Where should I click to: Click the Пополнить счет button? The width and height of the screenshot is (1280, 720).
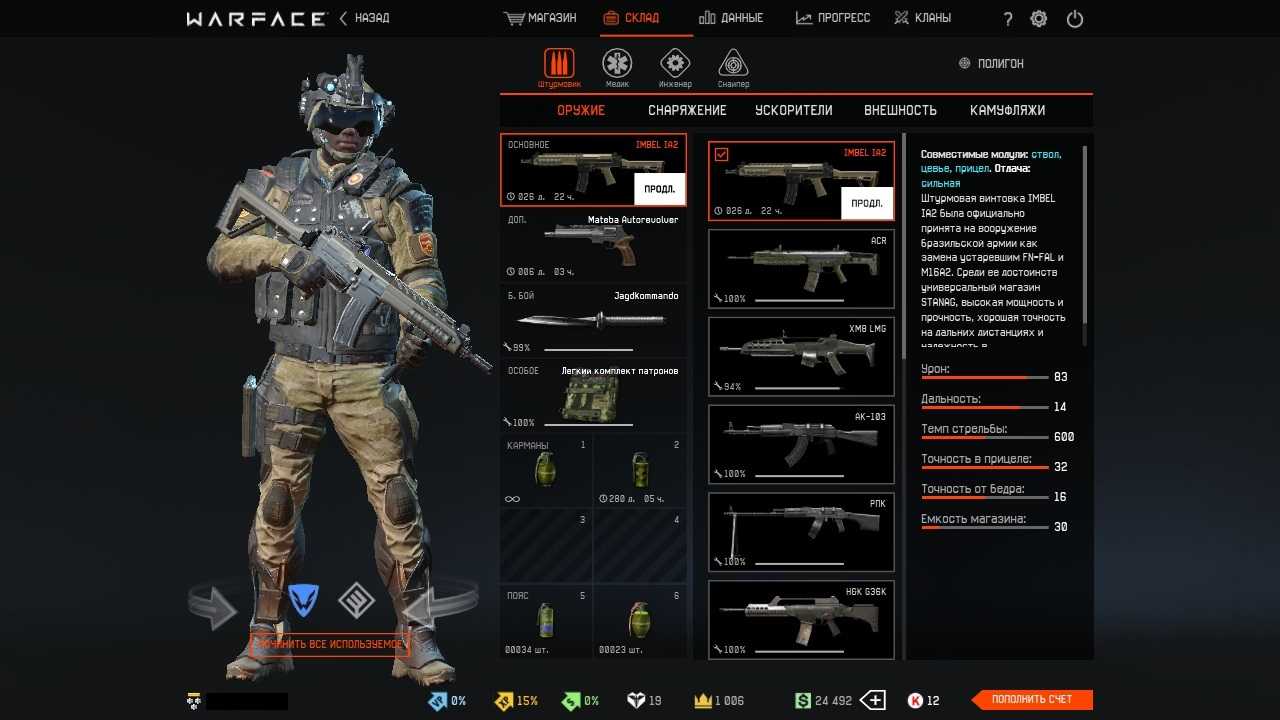[1032, 700]
